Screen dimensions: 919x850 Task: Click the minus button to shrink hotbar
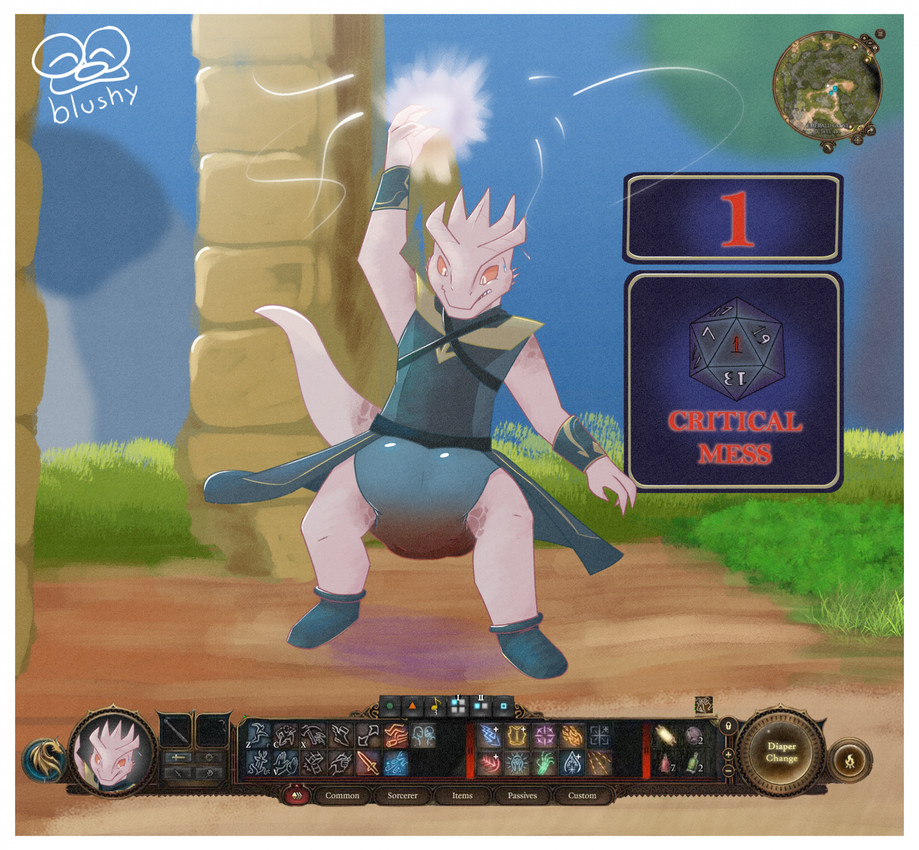click(x=728, y=770)
